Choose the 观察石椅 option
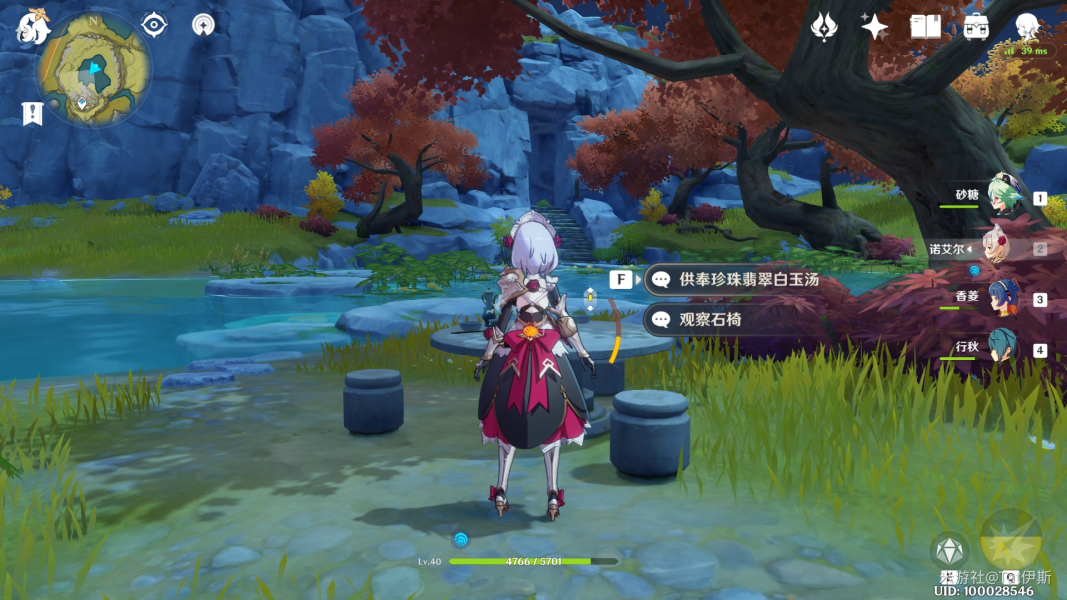Screen dimensions: 1067x600 point(710,320)
